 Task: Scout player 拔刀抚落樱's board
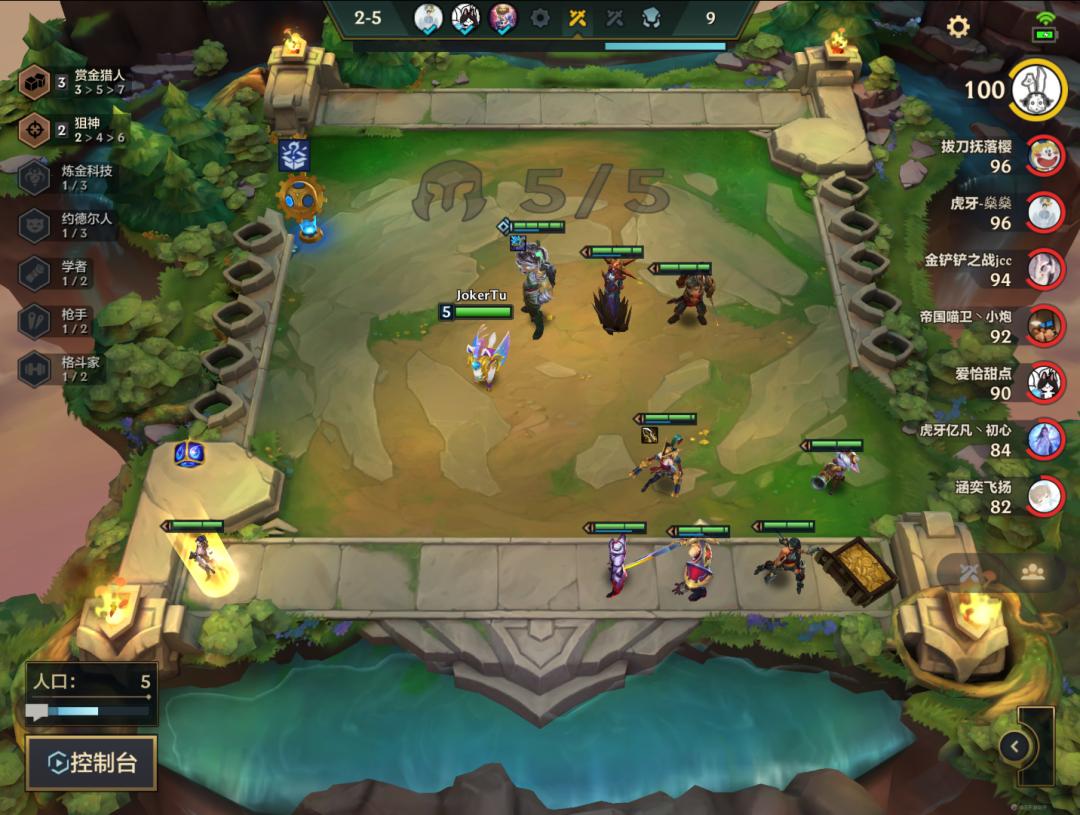coord(1045,154)
